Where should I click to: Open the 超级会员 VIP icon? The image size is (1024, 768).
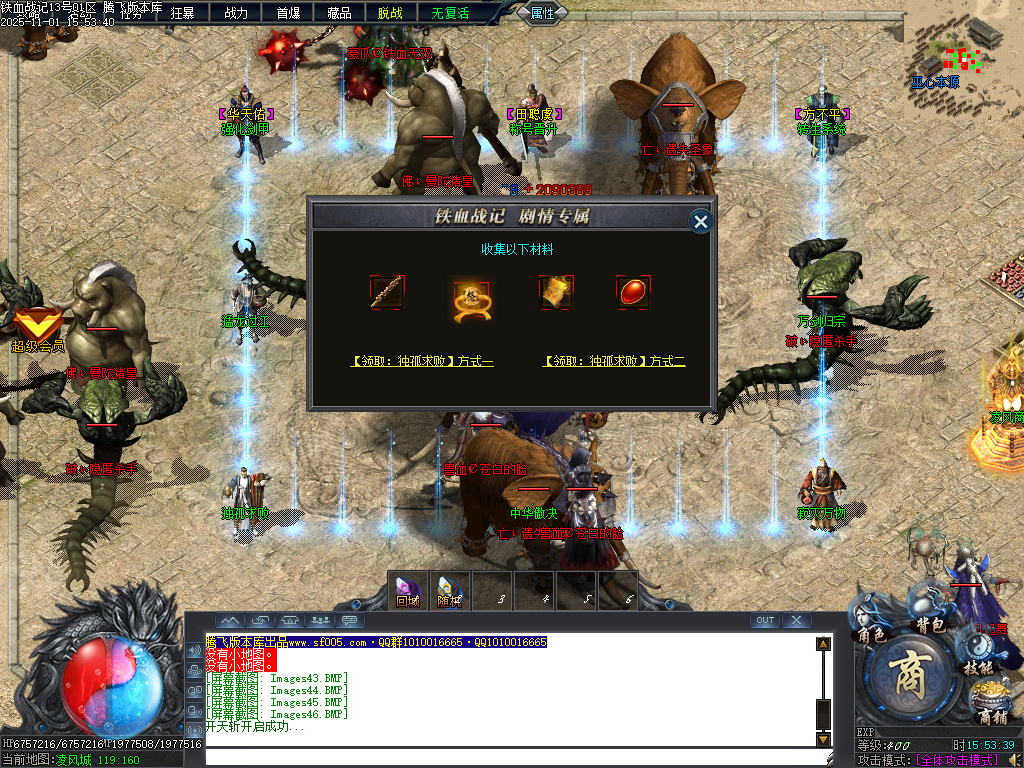(38, 329)
